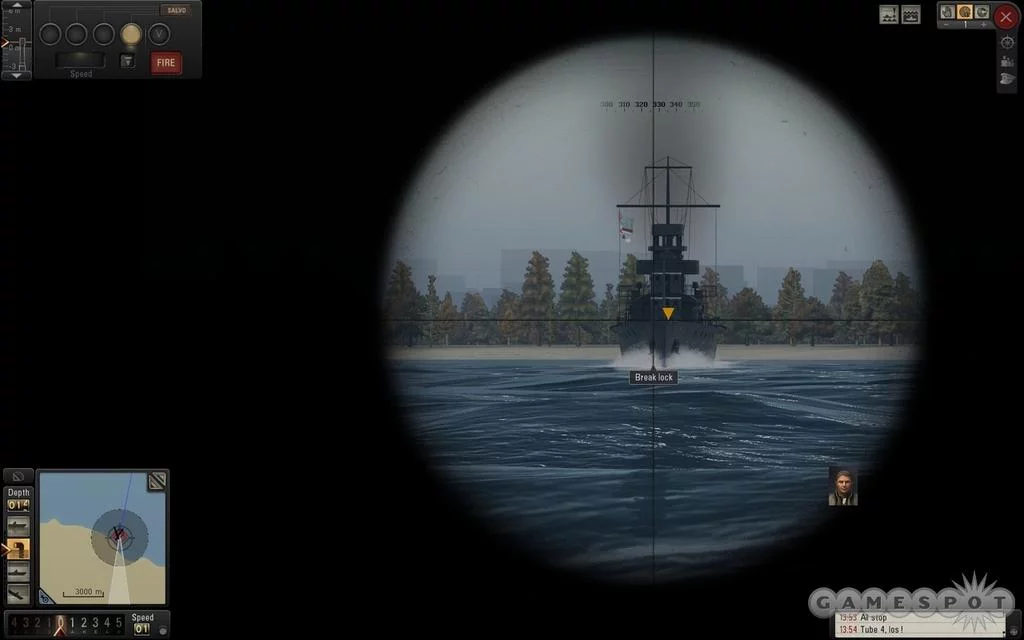The width and height of the screenshot is (1024, 640).
Task: Toggle the SALVO firing mode
Action: [174, 10]
